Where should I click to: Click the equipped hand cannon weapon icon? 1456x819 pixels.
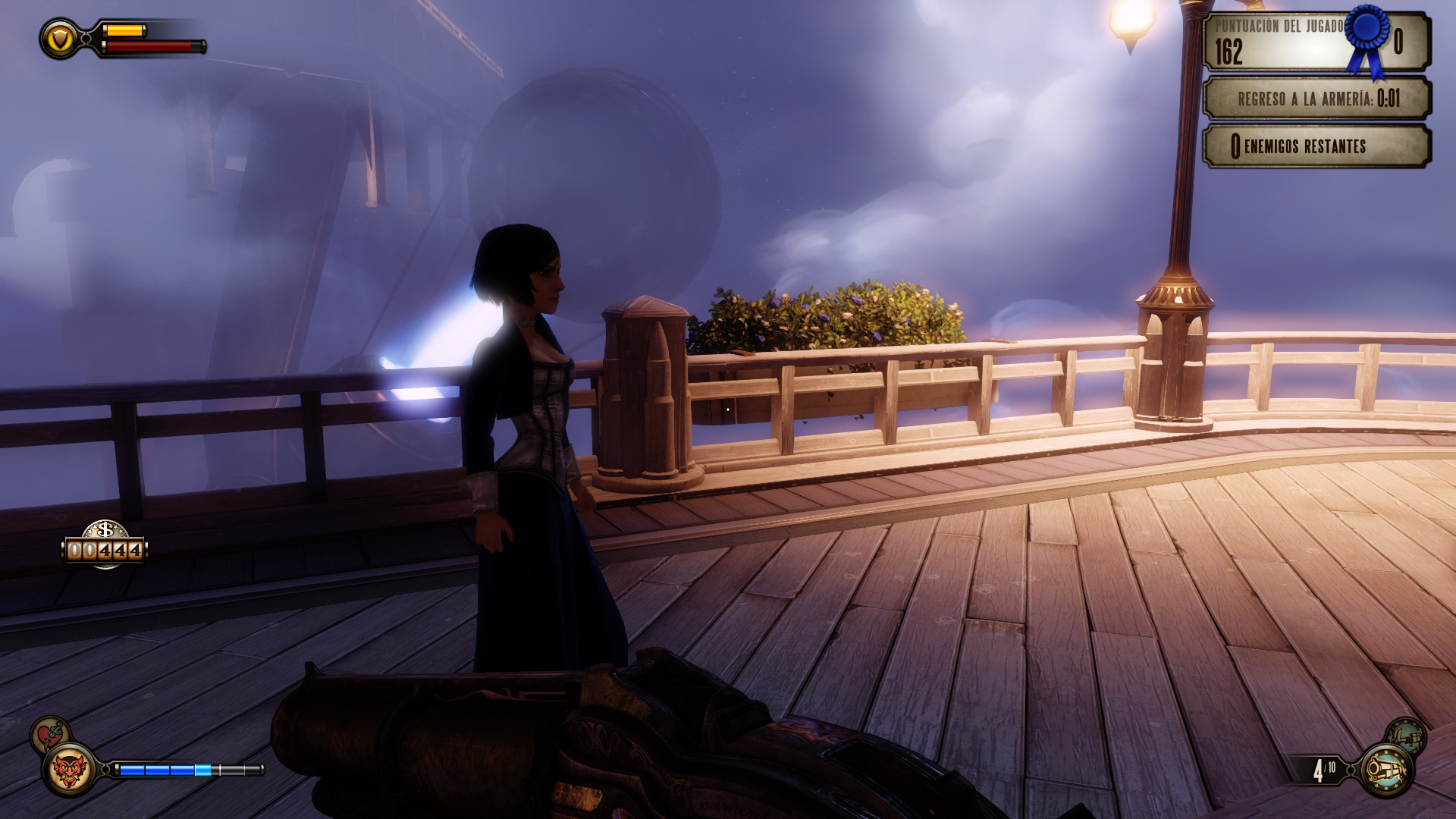click(1386, 770)
